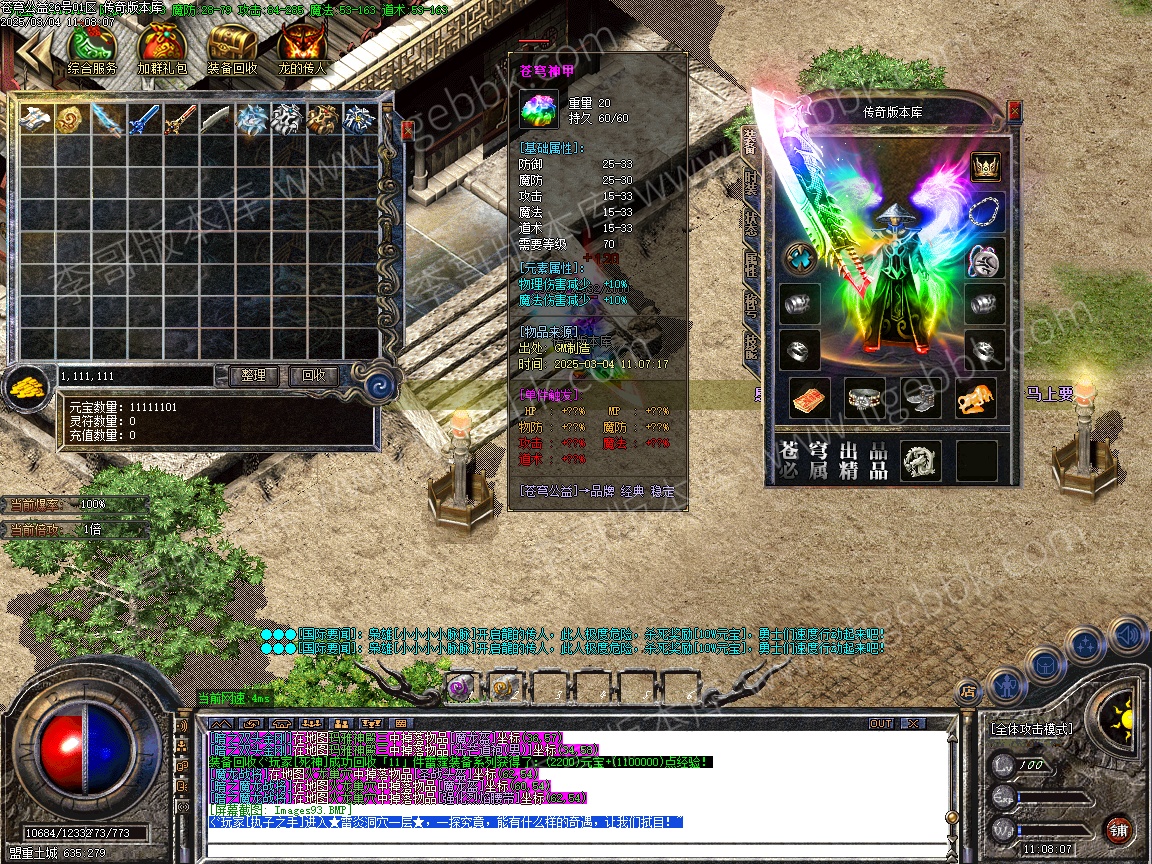Switch to the 属性 attributes tab

click(751, 264)
